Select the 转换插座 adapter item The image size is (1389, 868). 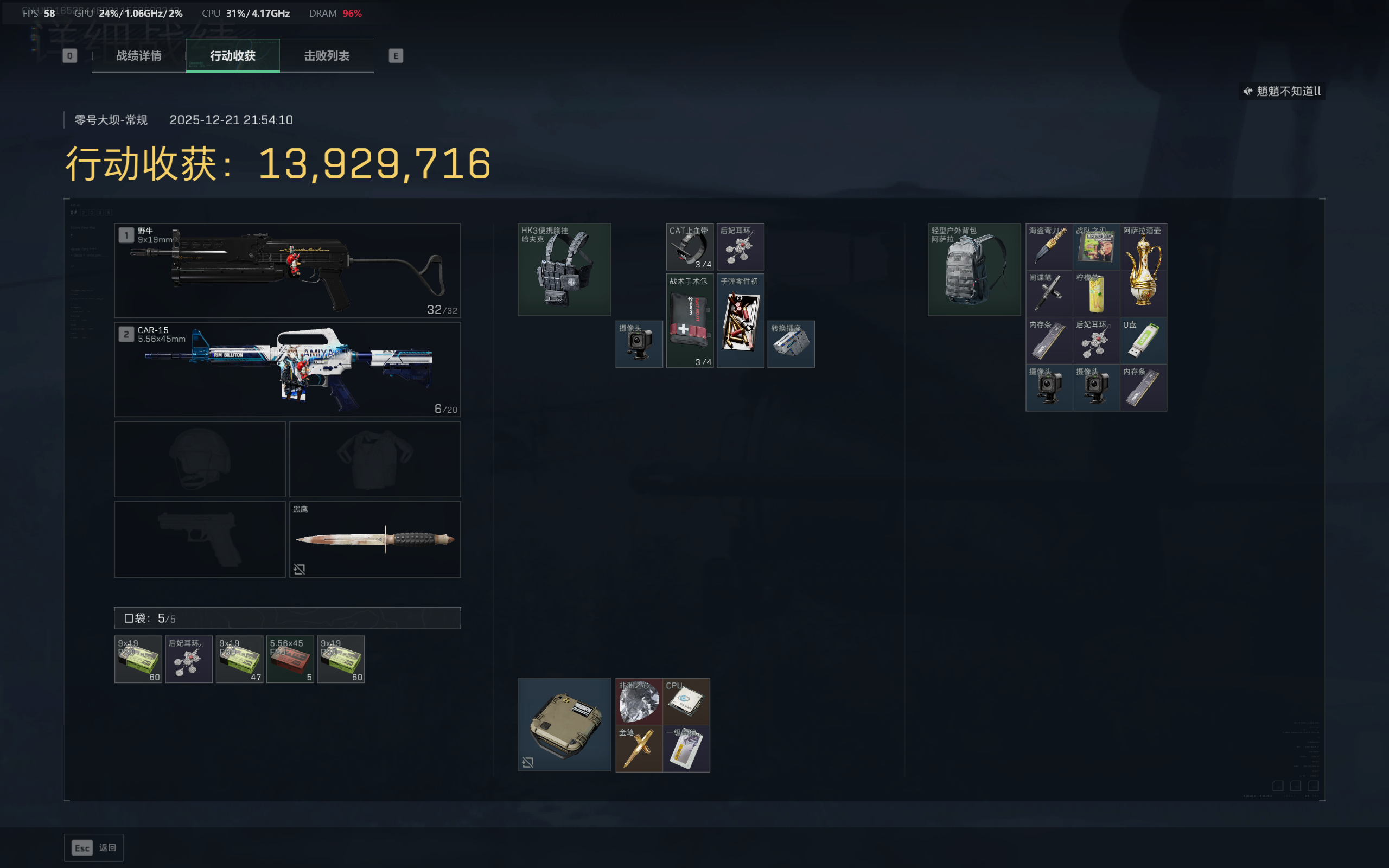[x=791, y=344]
